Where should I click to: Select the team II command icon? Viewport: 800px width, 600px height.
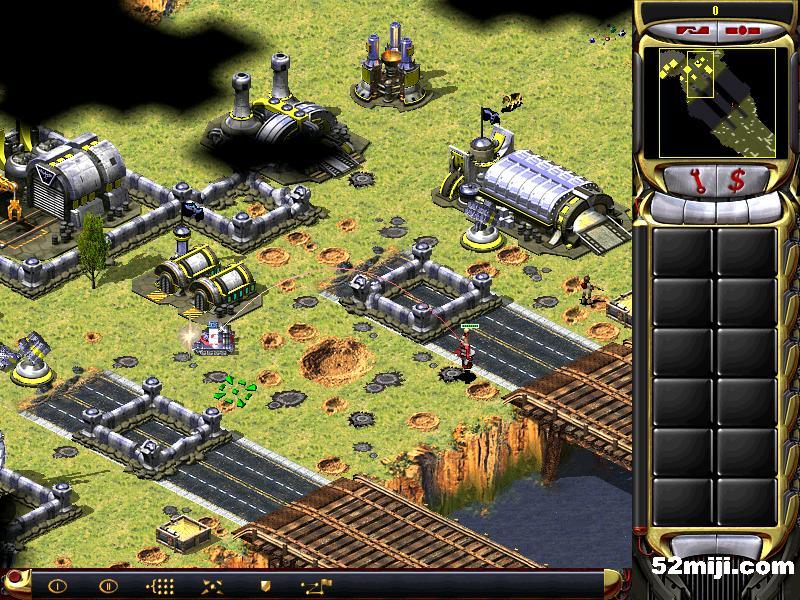108,586
